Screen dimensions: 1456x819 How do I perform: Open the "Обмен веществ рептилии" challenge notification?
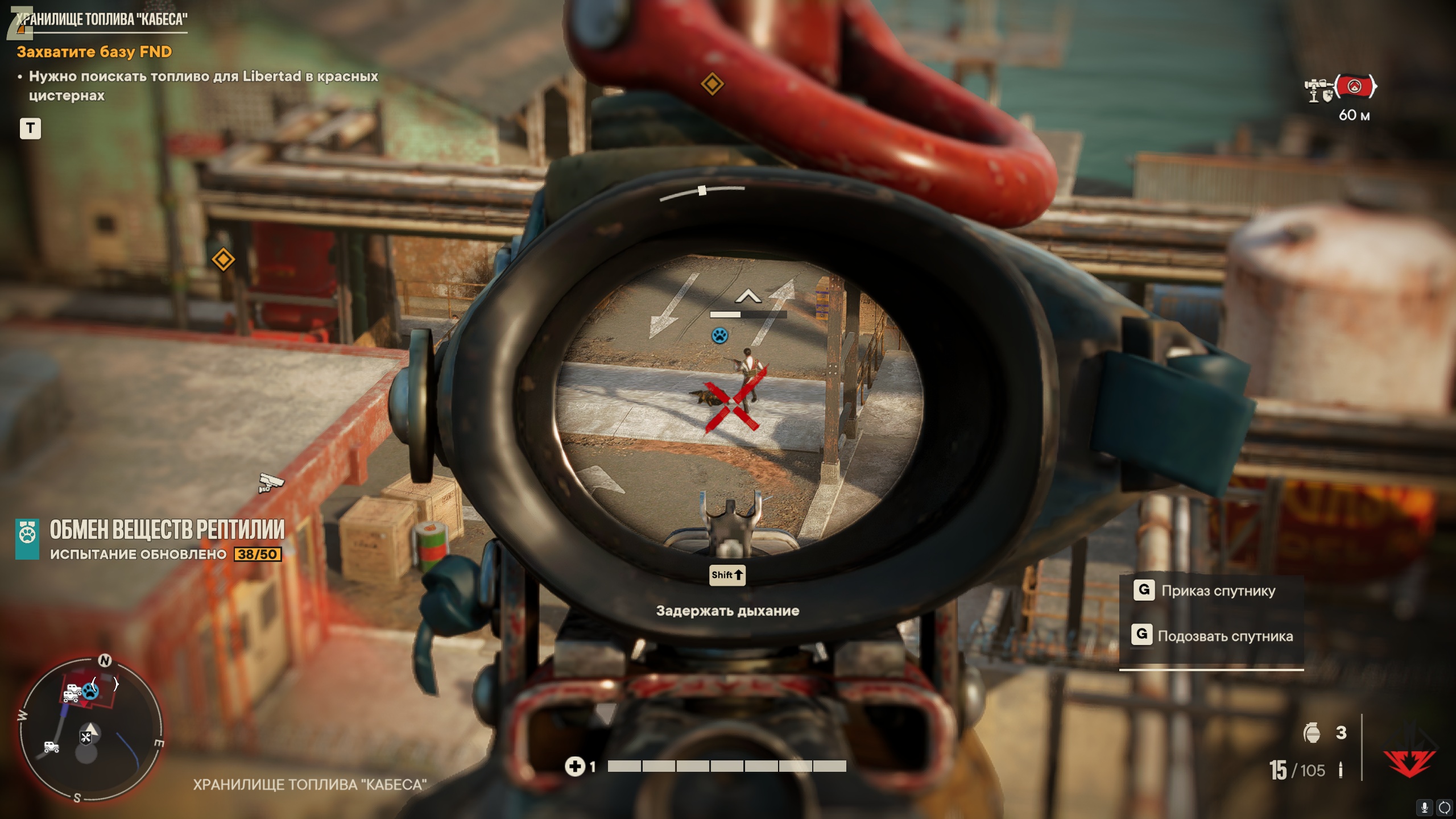pos(166,538)
